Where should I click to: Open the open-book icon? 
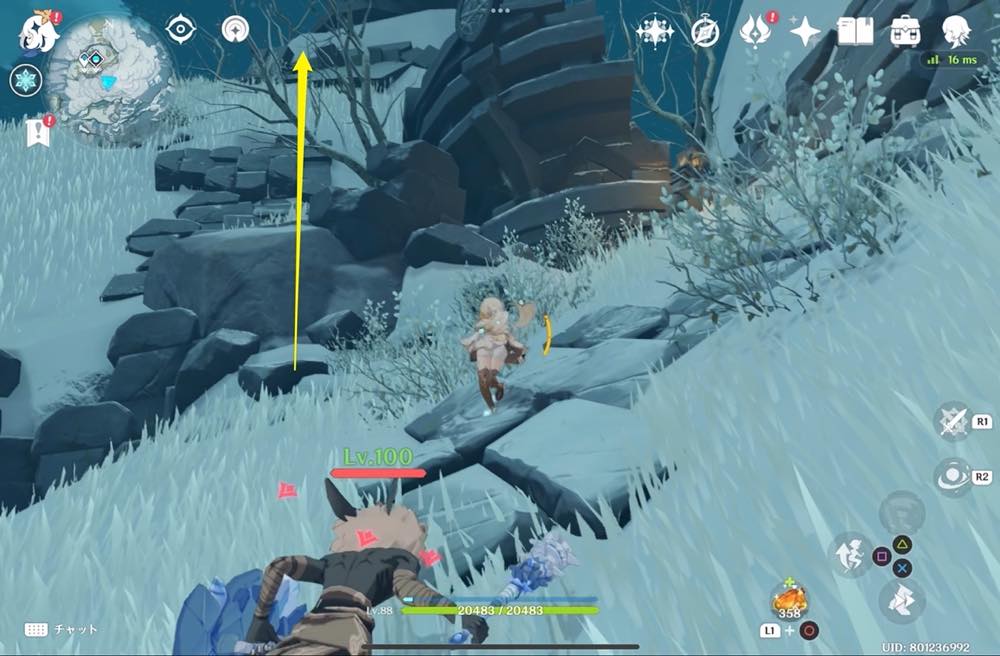pos(855,31)
